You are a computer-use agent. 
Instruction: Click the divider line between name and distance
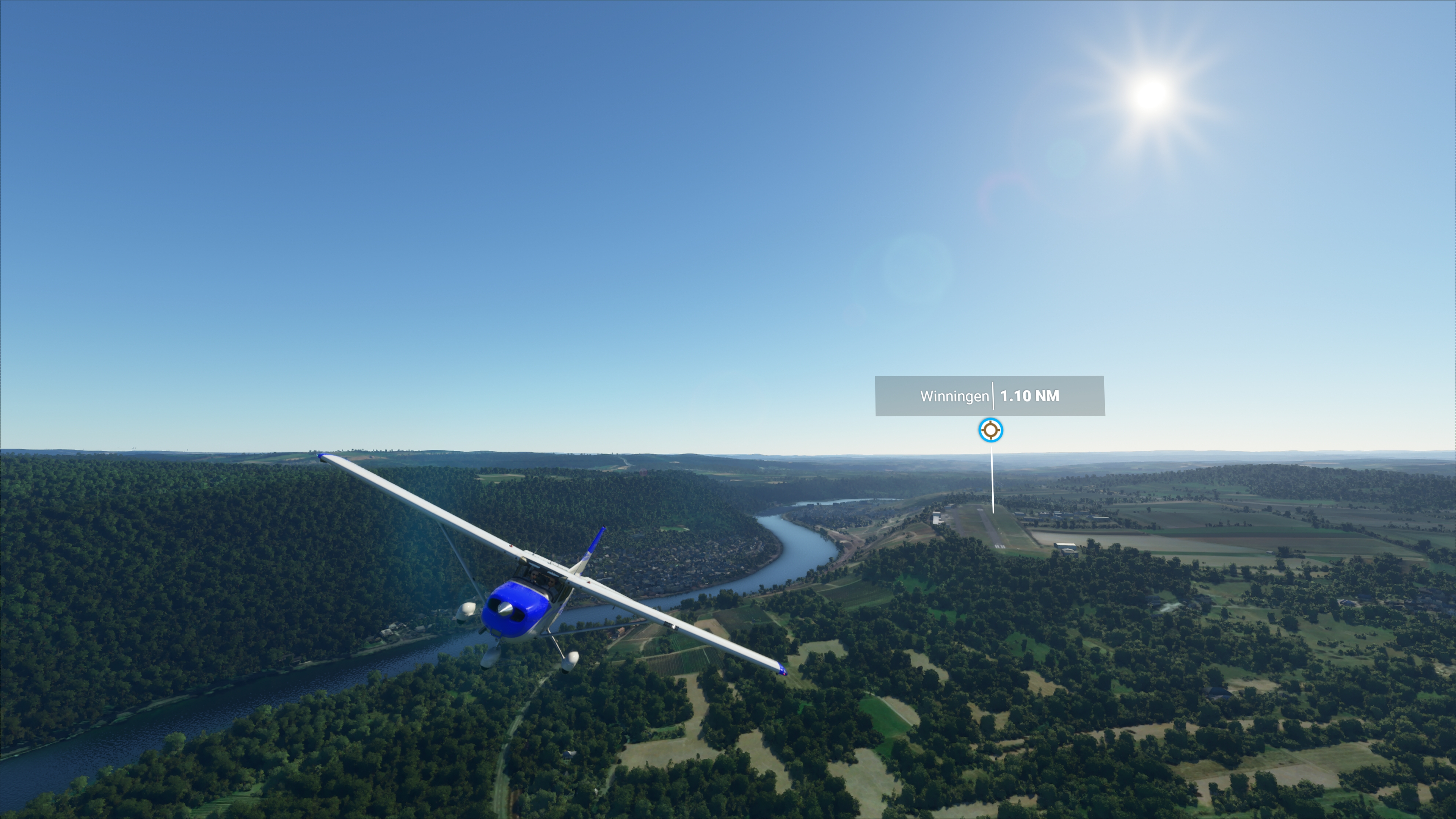tap(993, 395)
